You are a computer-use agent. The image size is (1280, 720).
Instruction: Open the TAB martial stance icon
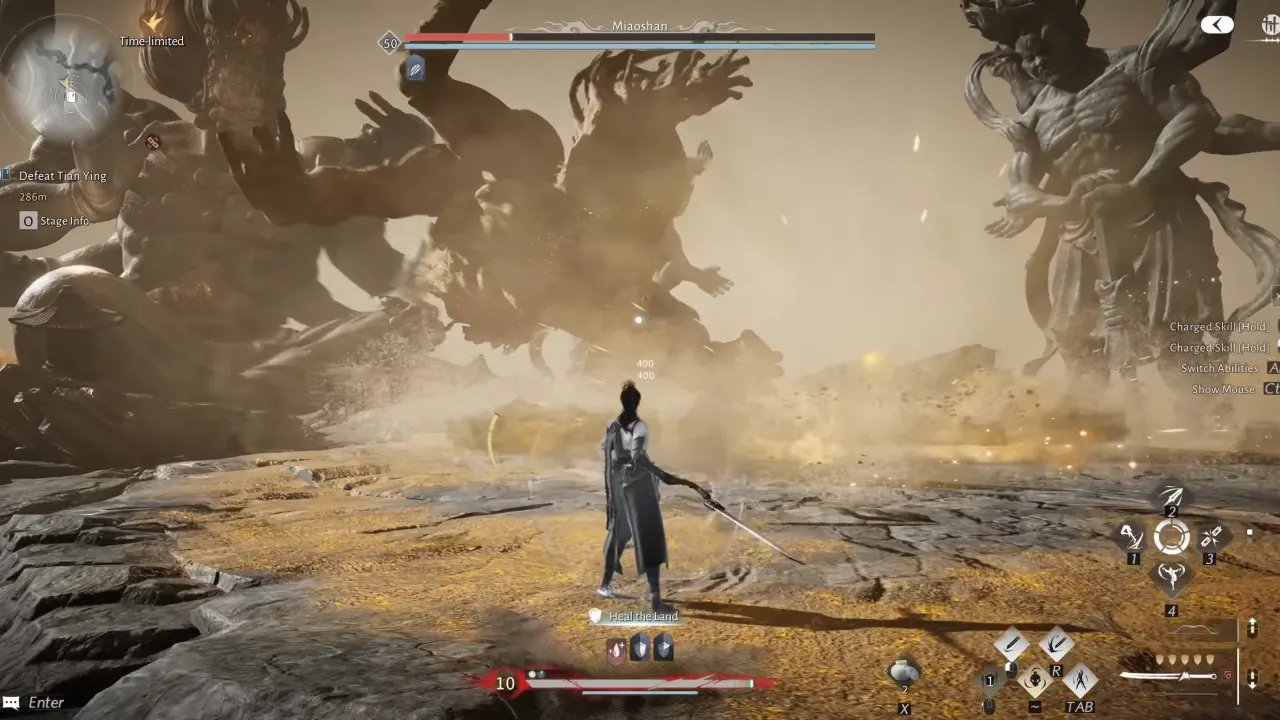tap(1080, 679)
